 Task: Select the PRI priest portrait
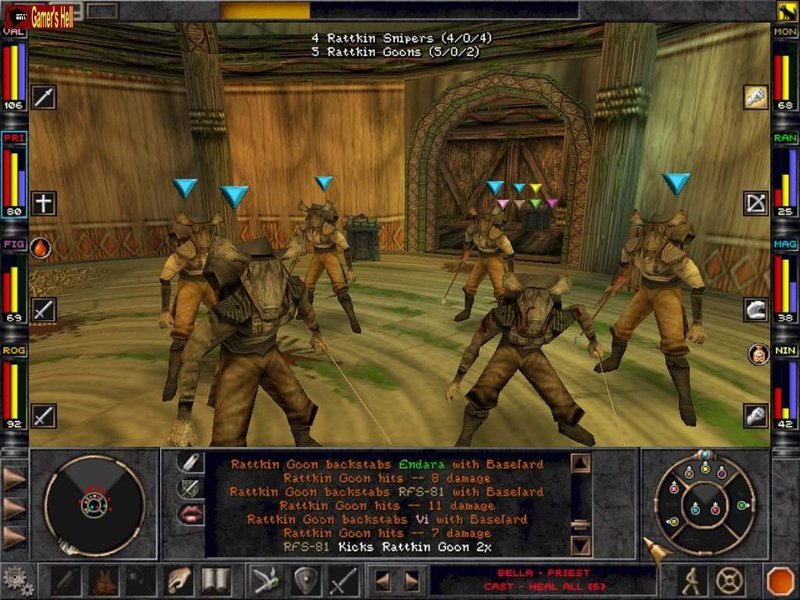tap(14, 174)
